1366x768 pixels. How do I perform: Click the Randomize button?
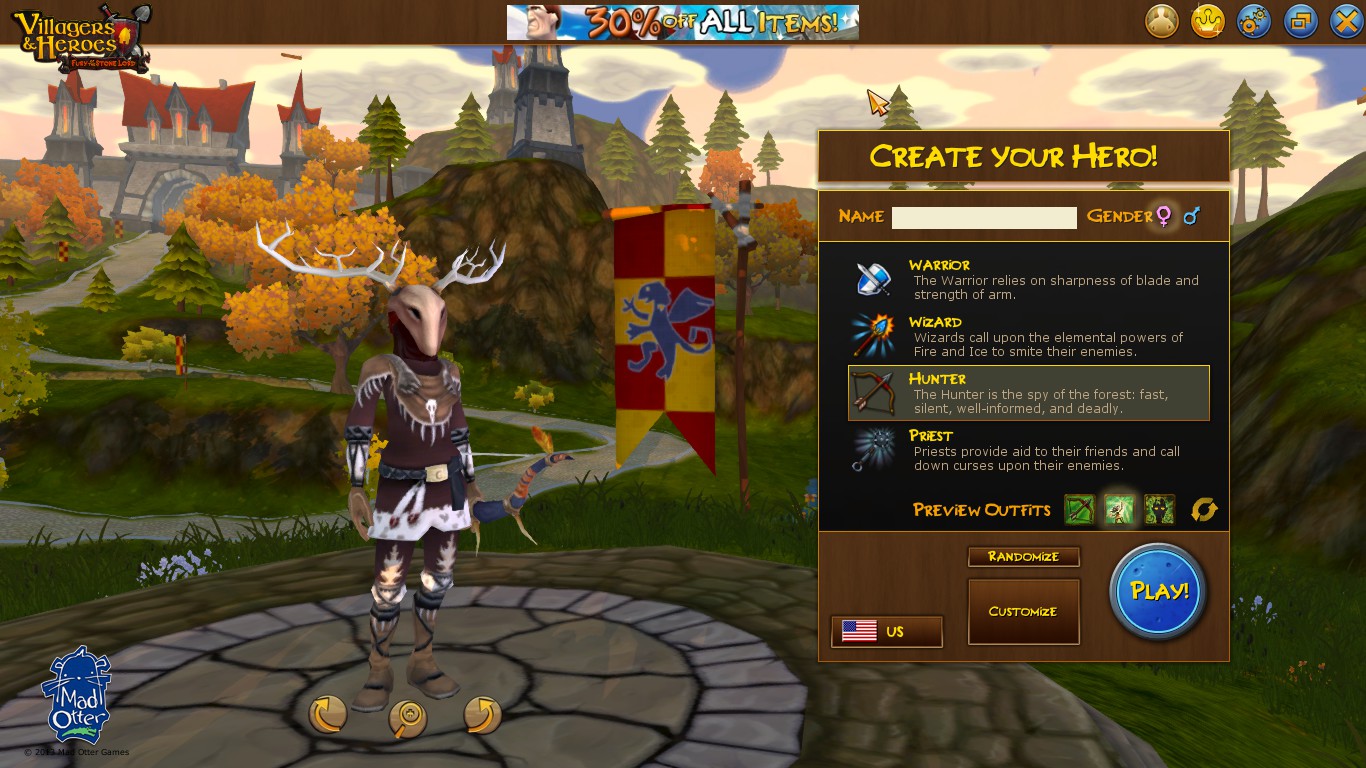coord(1023,557)
